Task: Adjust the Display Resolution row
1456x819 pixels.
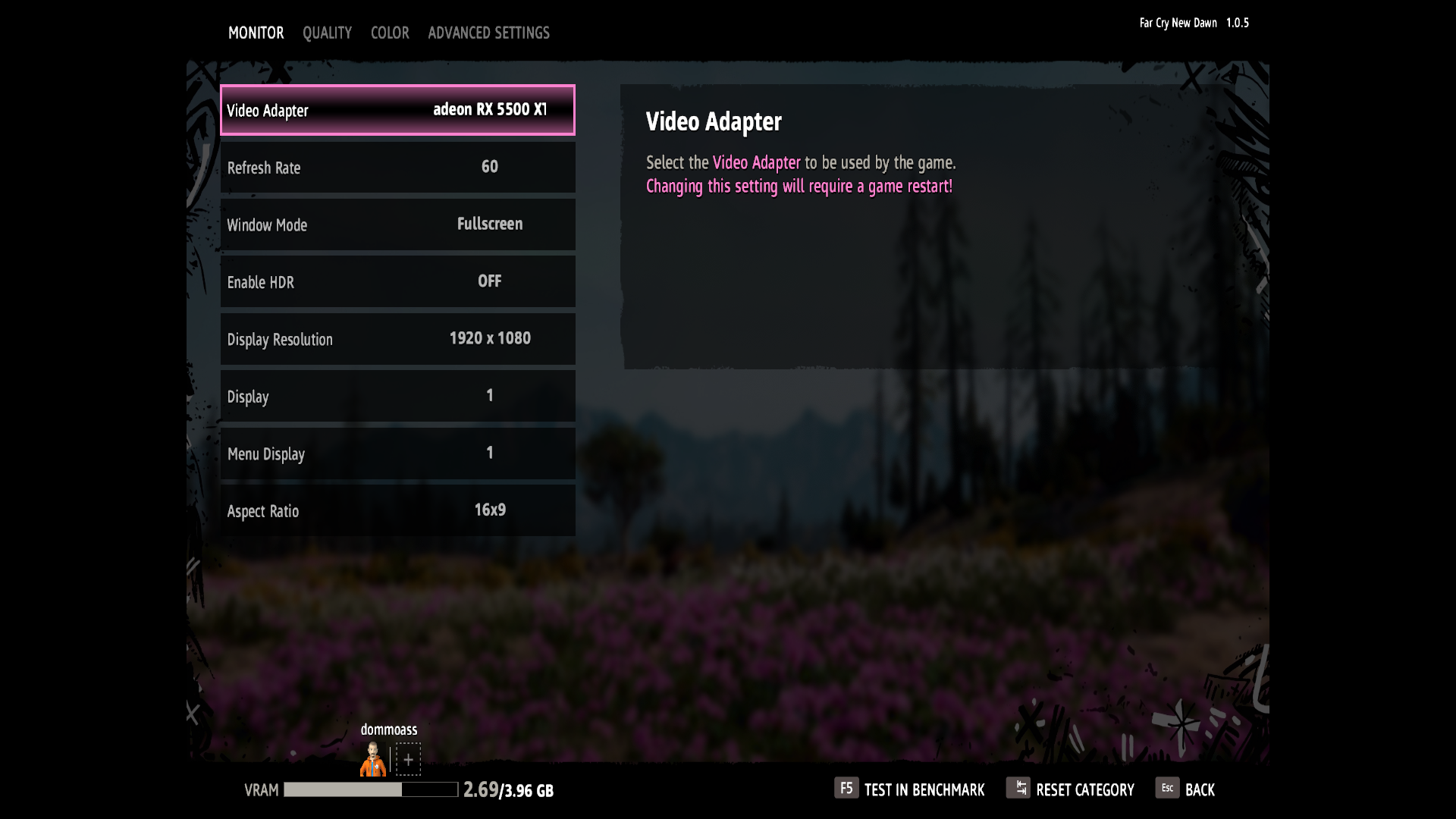Action: [x=397, y=339]
